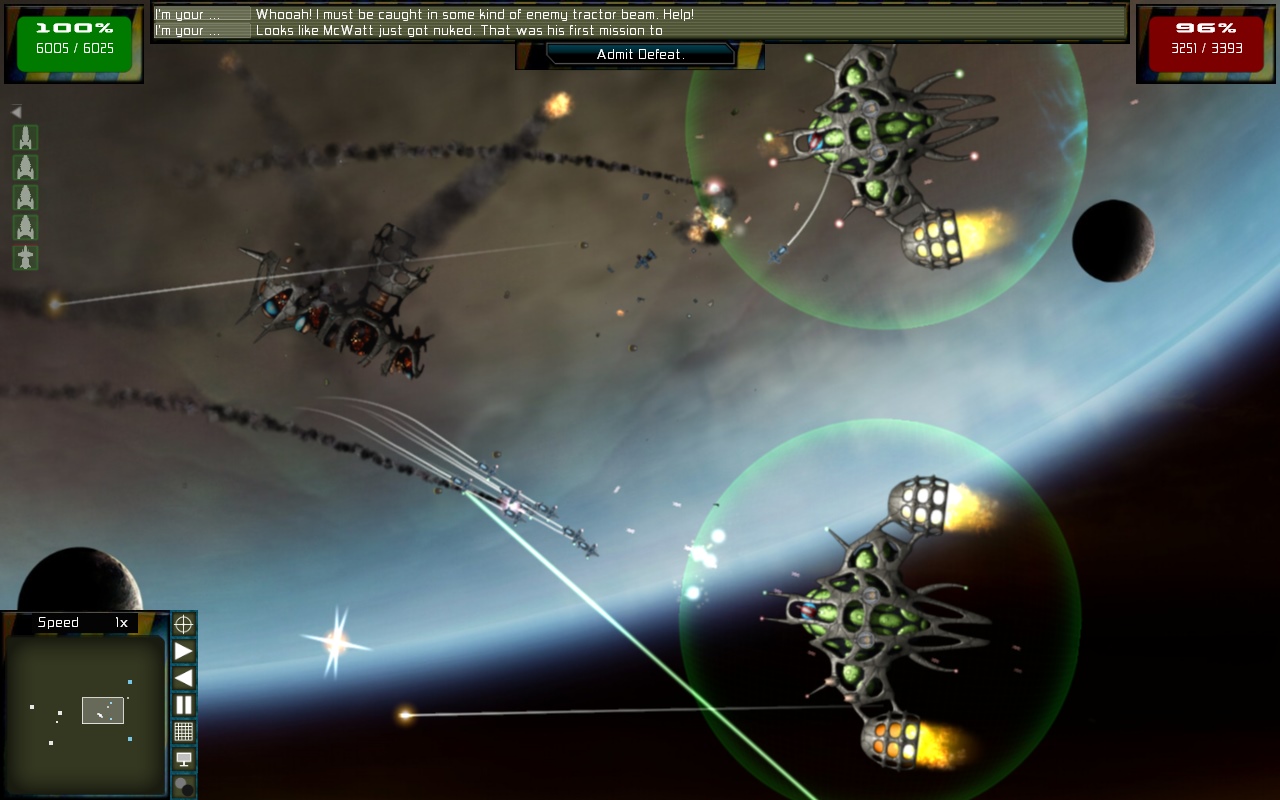Image resolution: width=1280 pixels, height=800 pixels.
Task: Decrease battle speed with the left arrow
Action: pyautogui.click(x=184, y=678)
